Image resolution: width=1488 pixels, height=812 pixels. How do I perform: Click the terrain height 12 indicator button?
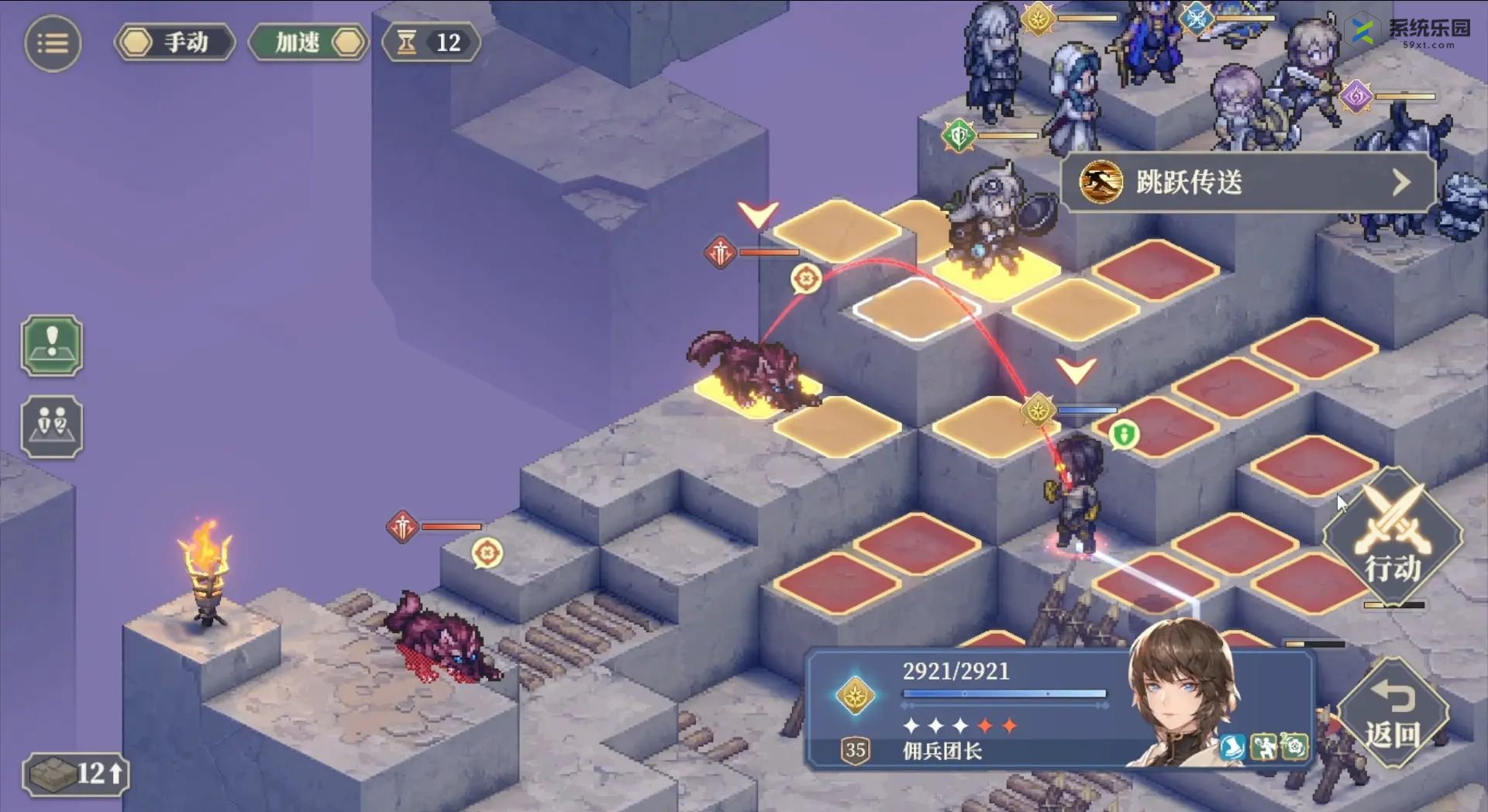pos(76,773)
